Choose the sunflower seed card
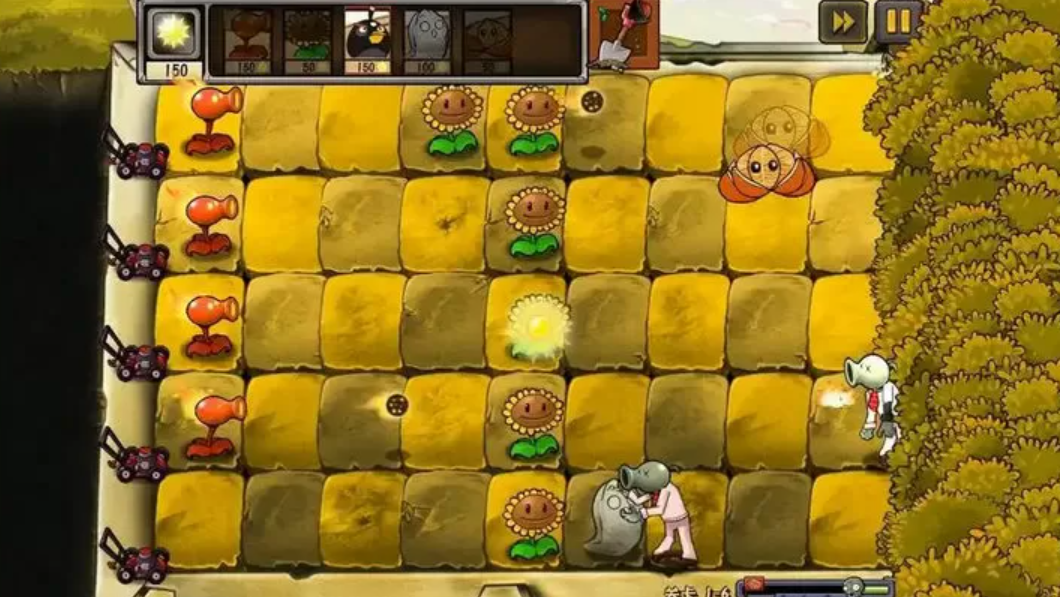1060x597 pixels. [307, 42]
